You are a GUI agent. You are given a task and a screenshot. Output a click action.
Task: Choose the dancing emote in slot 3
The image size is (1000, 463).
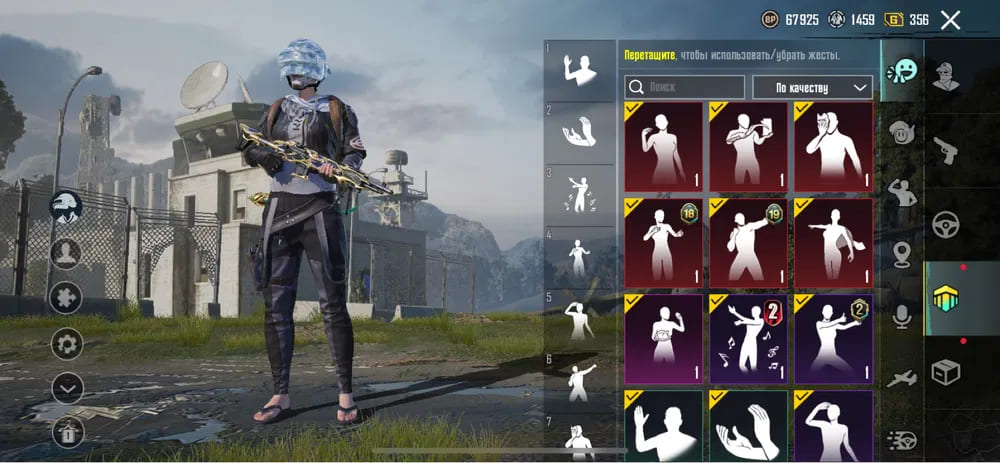(x=580, y=195)
